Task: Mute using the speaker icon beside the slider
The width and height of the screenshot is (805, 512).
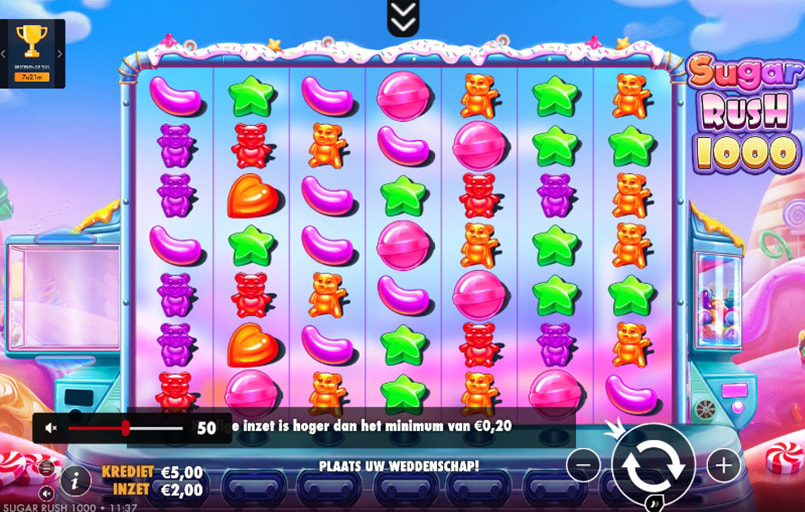Action: 52,428
